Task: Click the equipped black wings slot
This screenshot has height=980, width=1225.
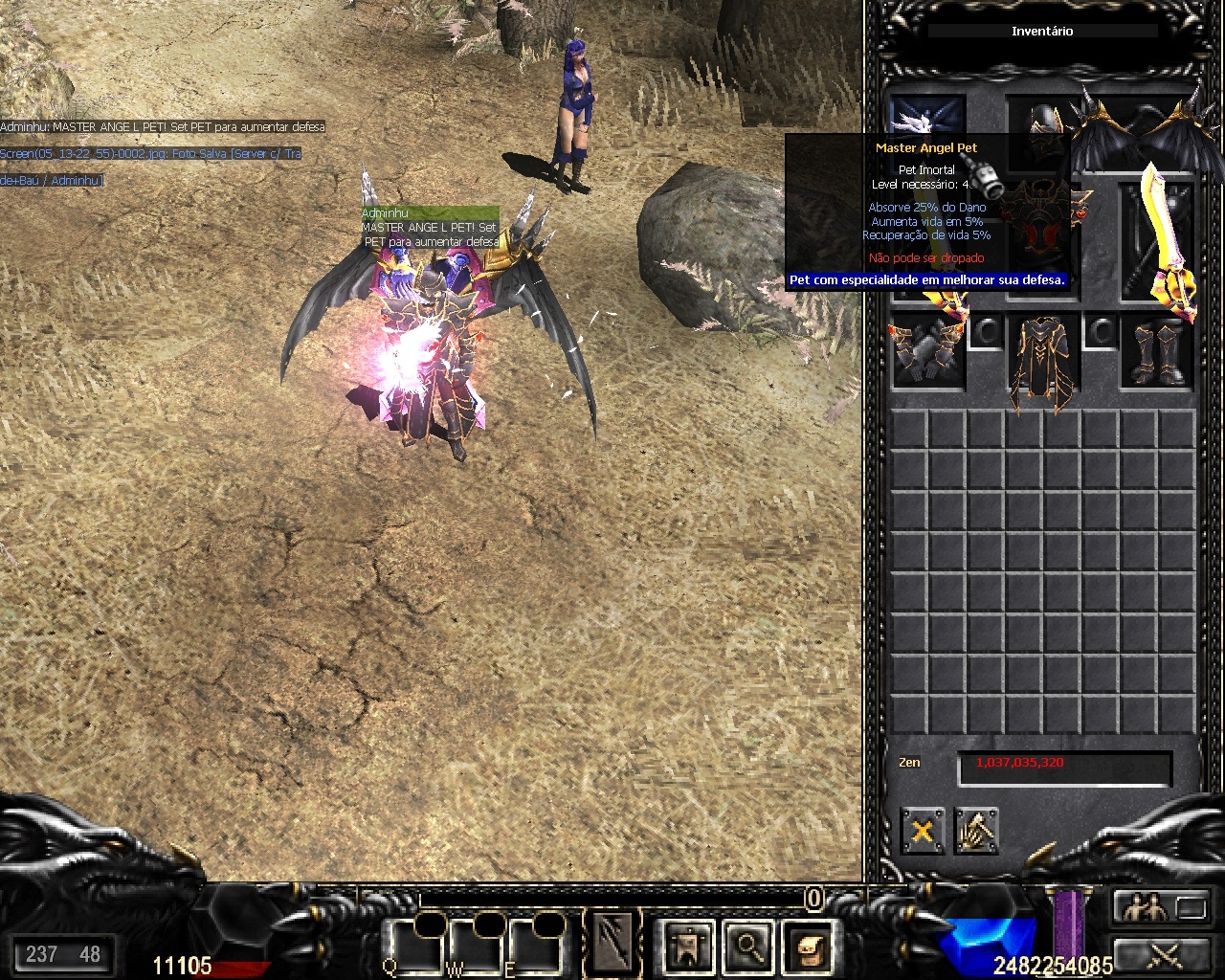Action: point(1139,131)
